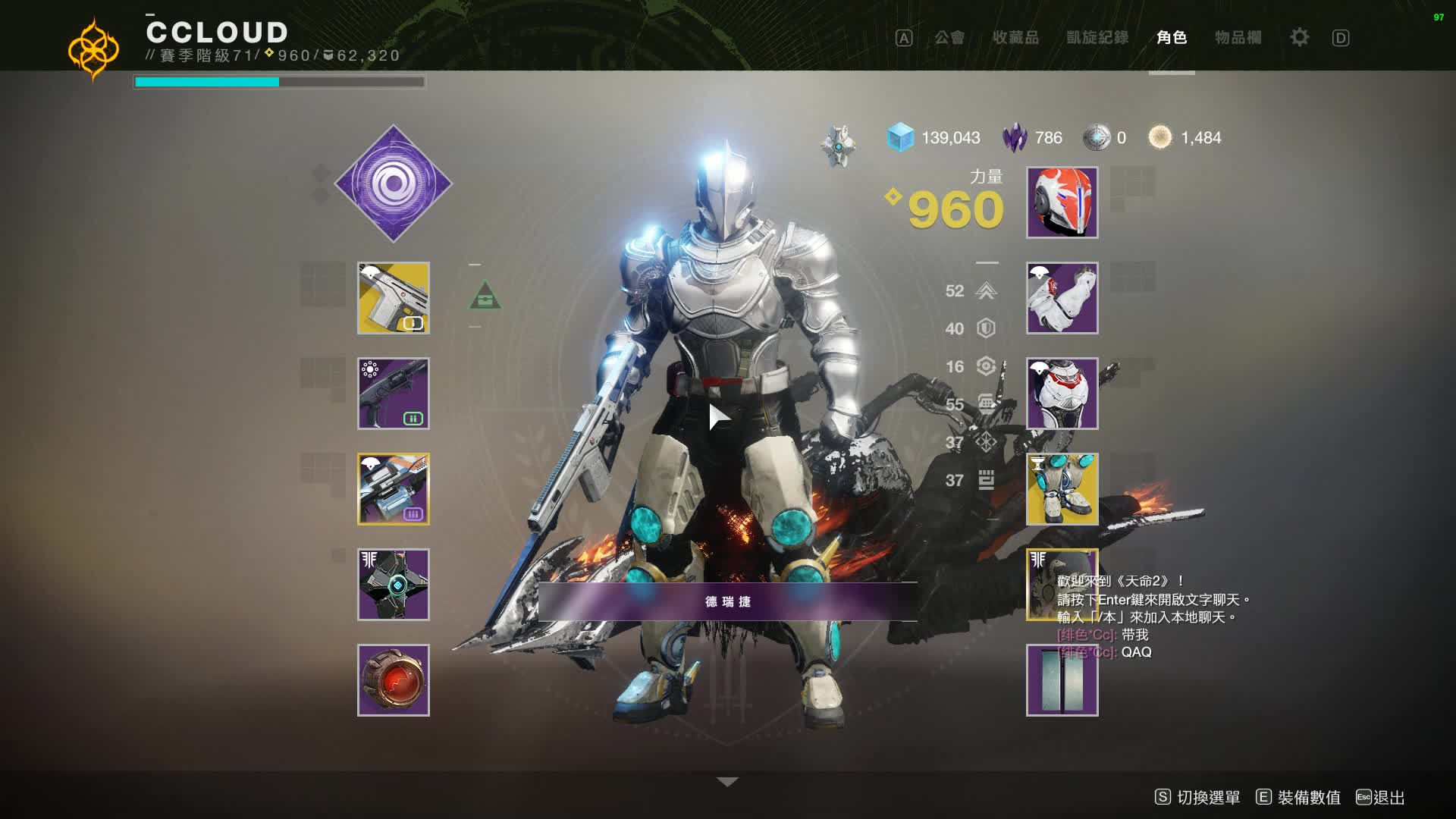Inspect the ghost shell slot
Screen dimensions: 1456x819
(394, 585)
